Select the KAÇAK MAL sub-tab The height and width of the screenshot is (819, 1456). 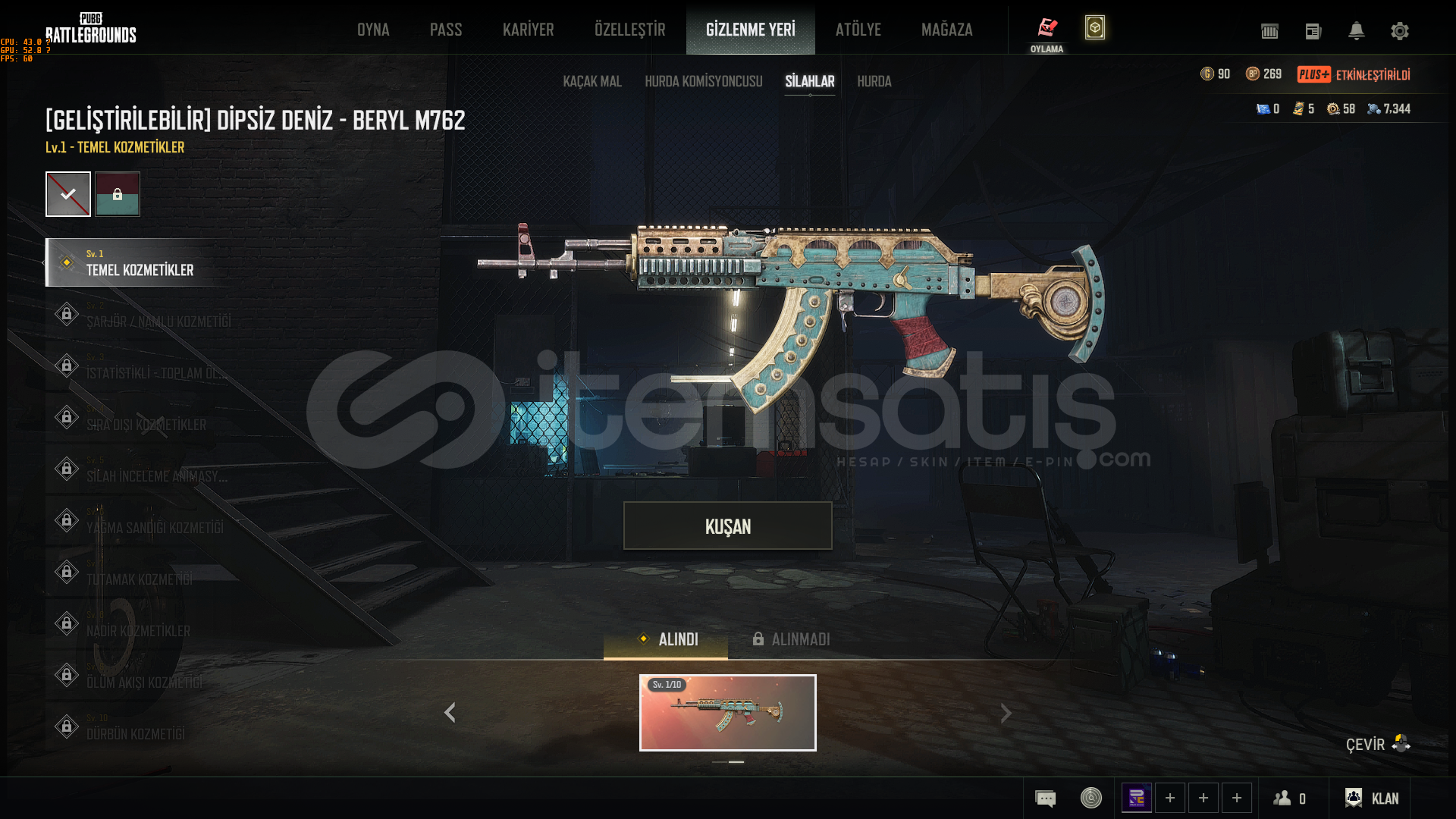coord(592,81)
